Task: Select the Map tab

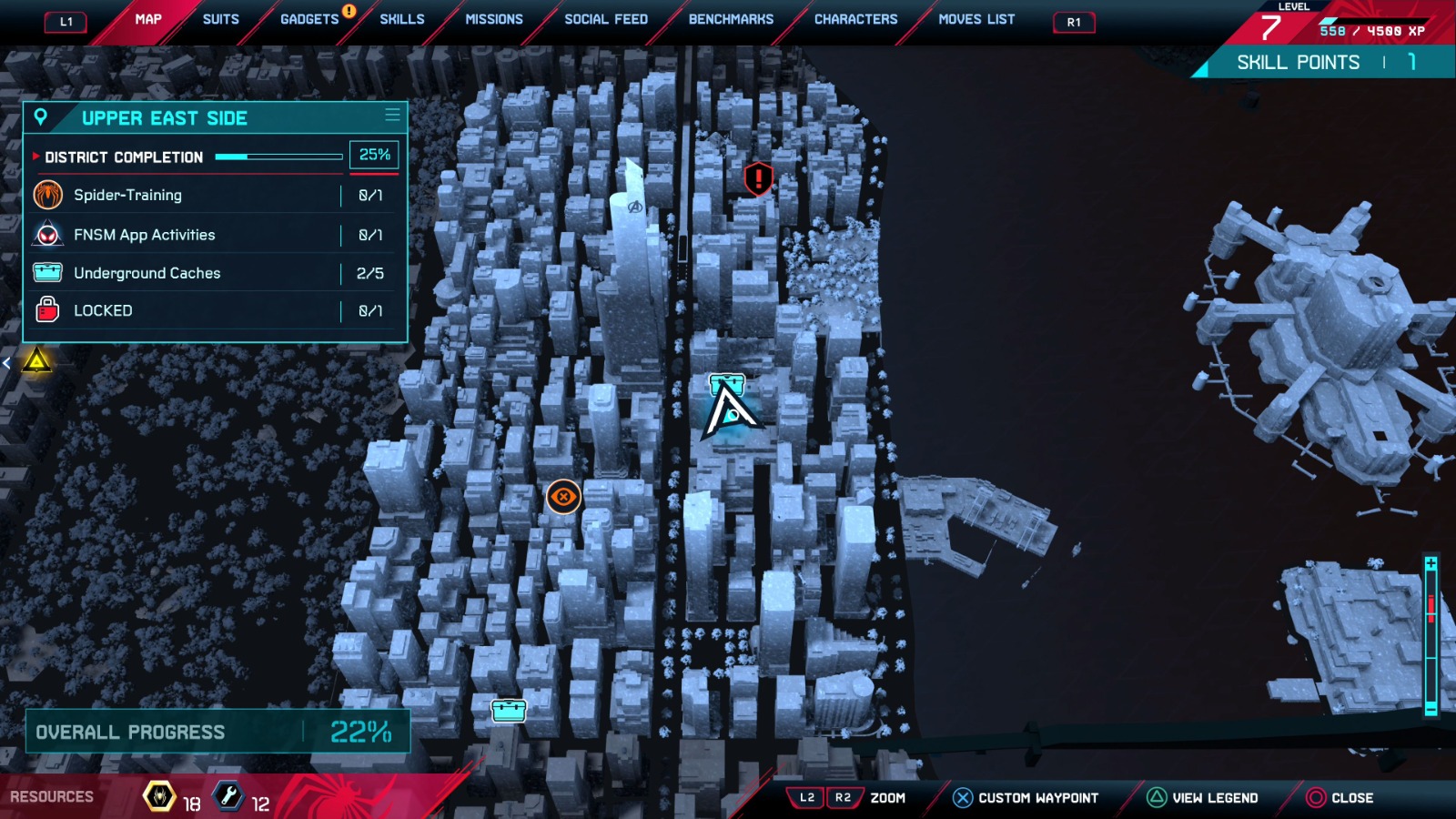Action: click(148, 19)
